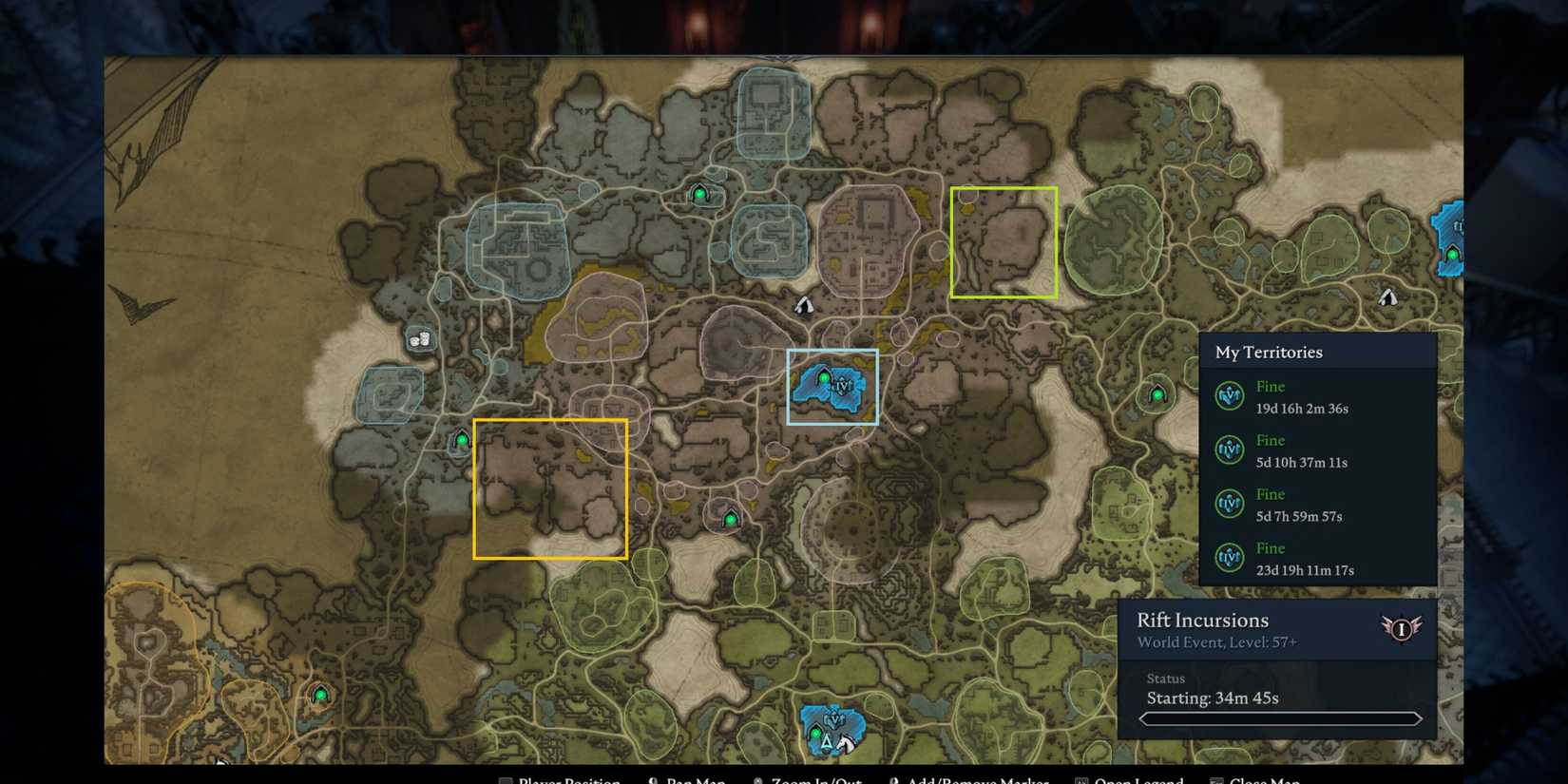This screenshot has height=784, width=1568.
Task: Select the green waygate icon near the top center
Action: pos(701,192)
